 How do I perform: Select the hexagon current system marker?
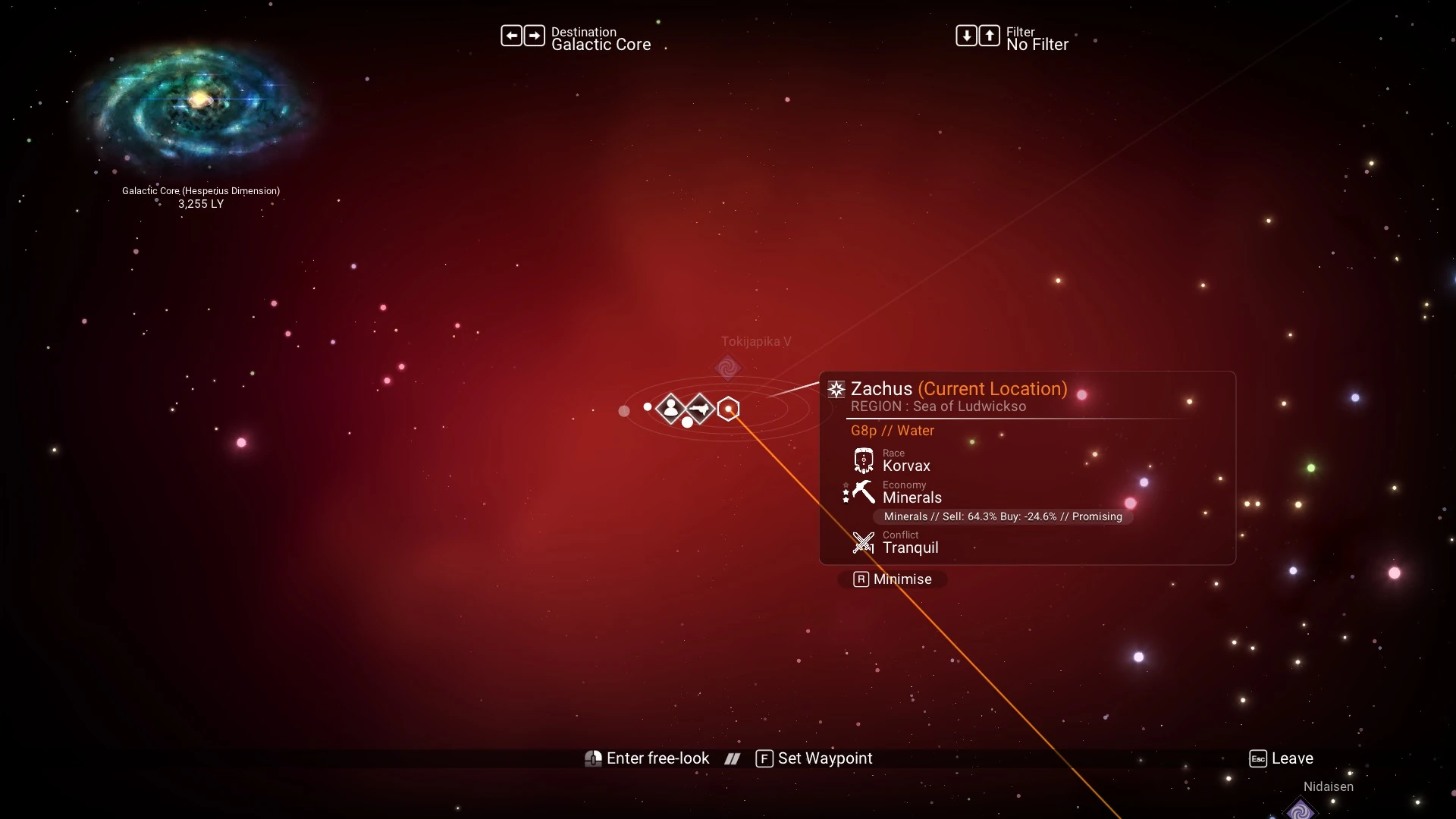click(x=728, y=409)
